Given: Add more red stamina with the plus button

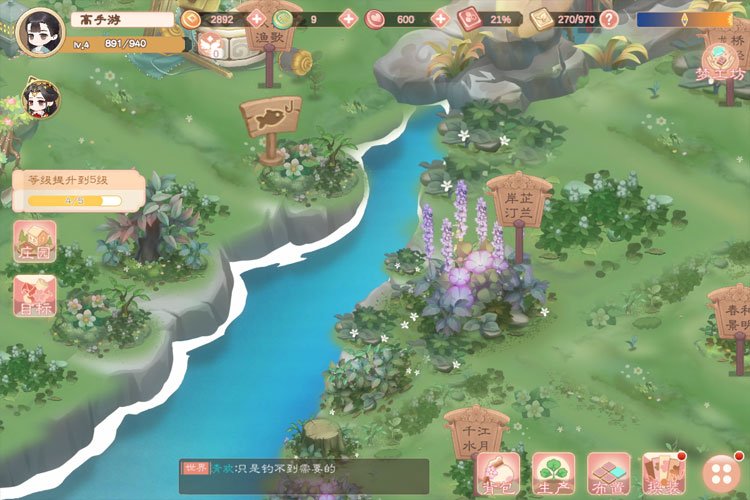Looking at the screenshot, I should coord(439,19).
